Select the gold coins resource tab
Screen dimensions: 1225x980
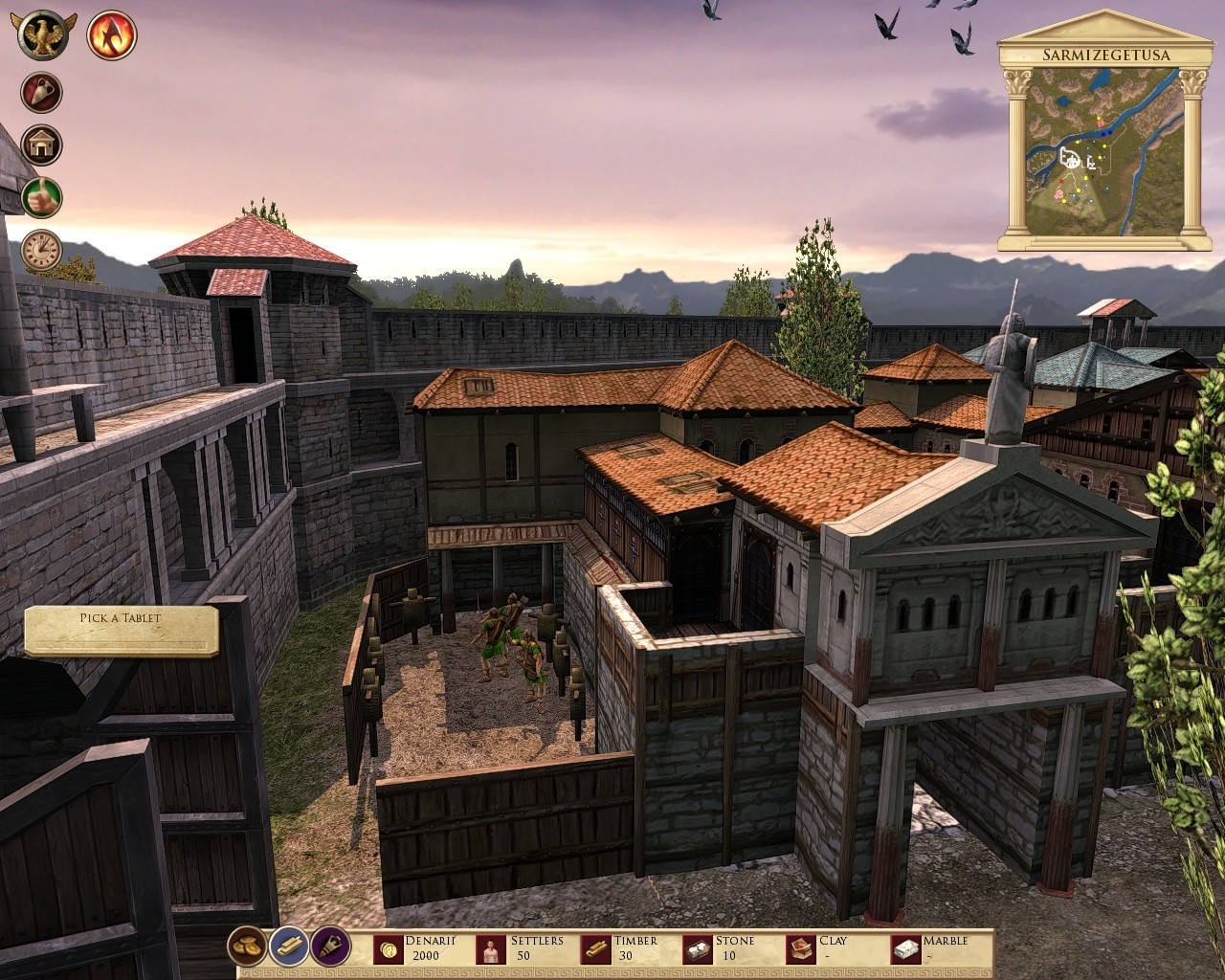click(247, 947)
